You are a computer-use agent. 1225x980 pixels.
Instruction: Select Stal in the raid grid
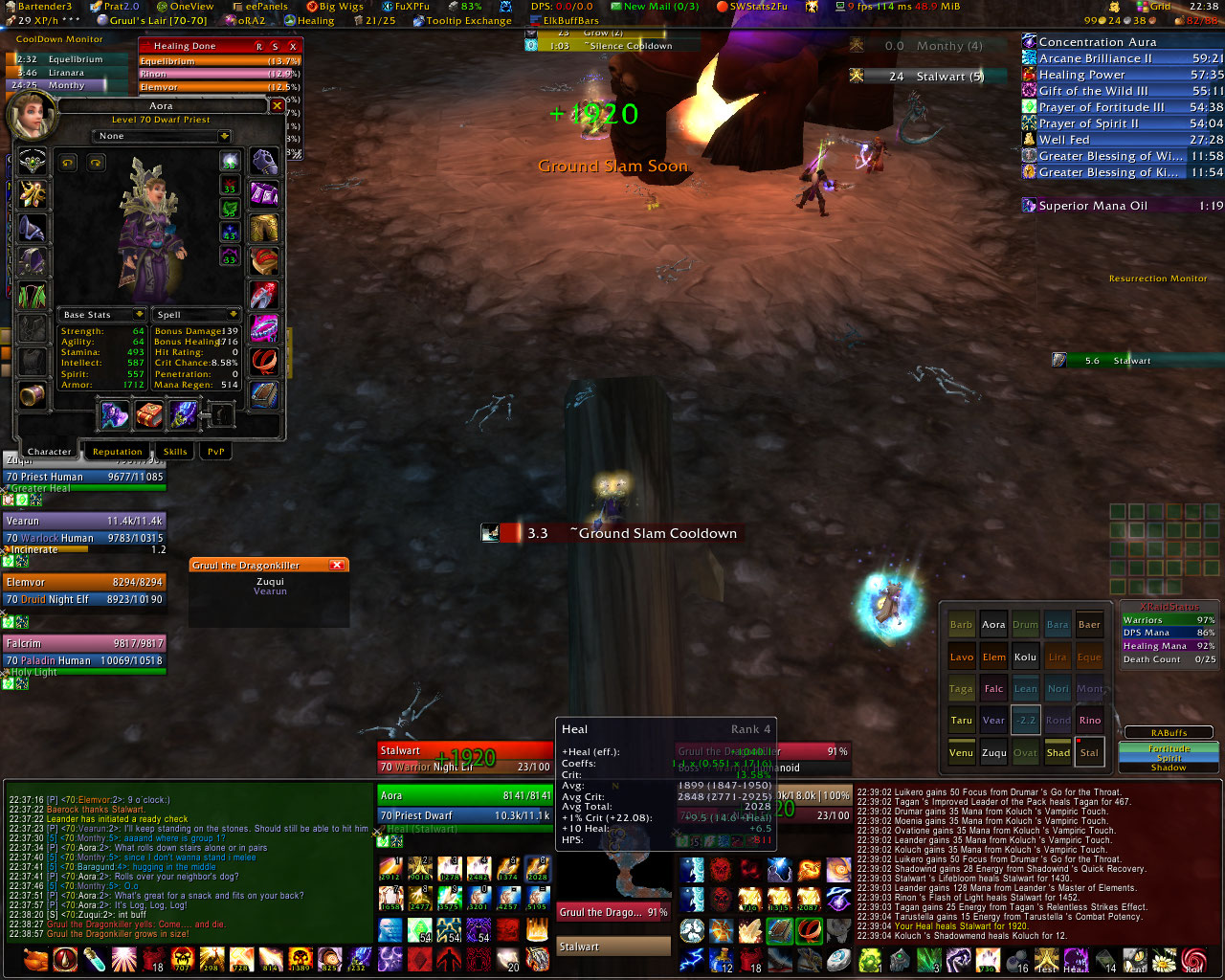(1089, 752)
